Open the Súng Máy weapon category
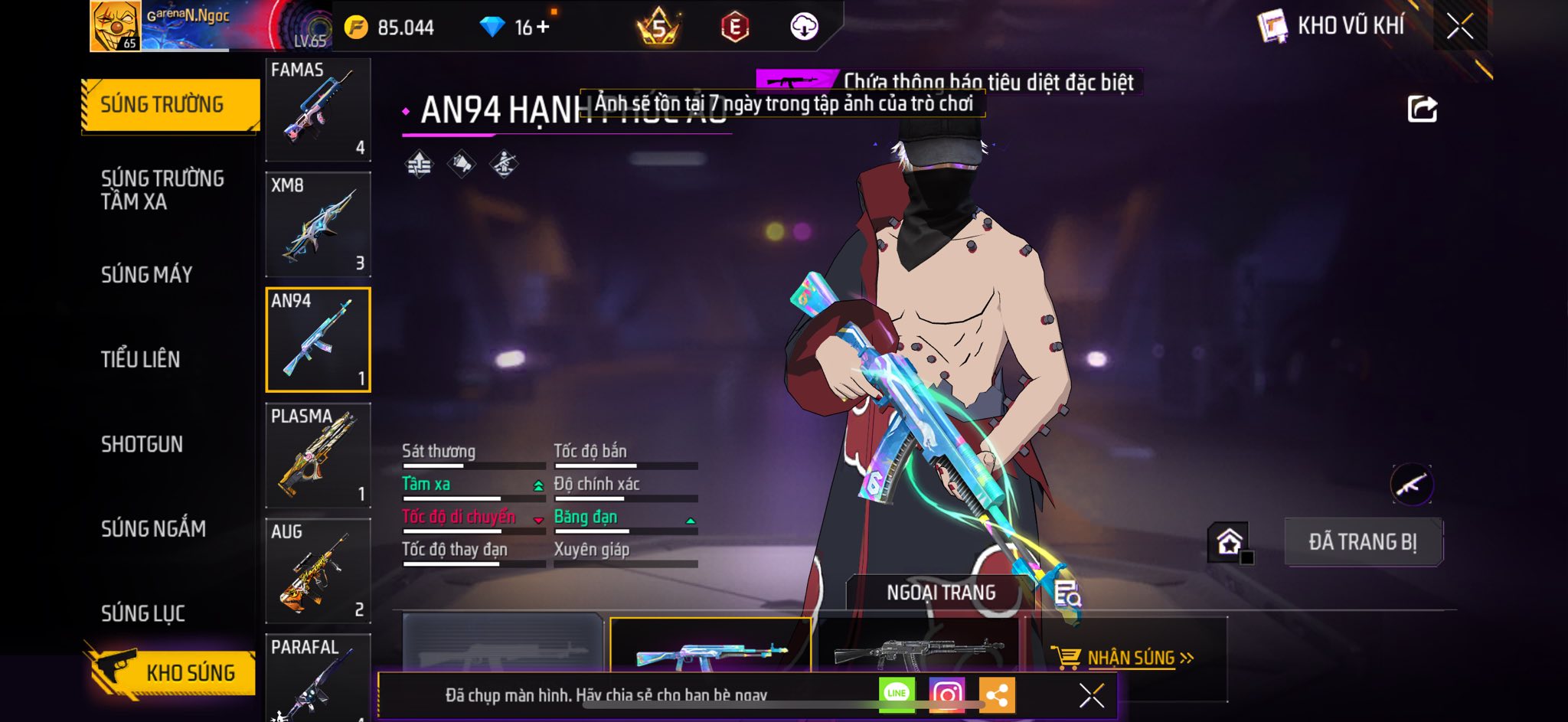The width and height of the screenshot is (1568, 722). click(146, 275)
